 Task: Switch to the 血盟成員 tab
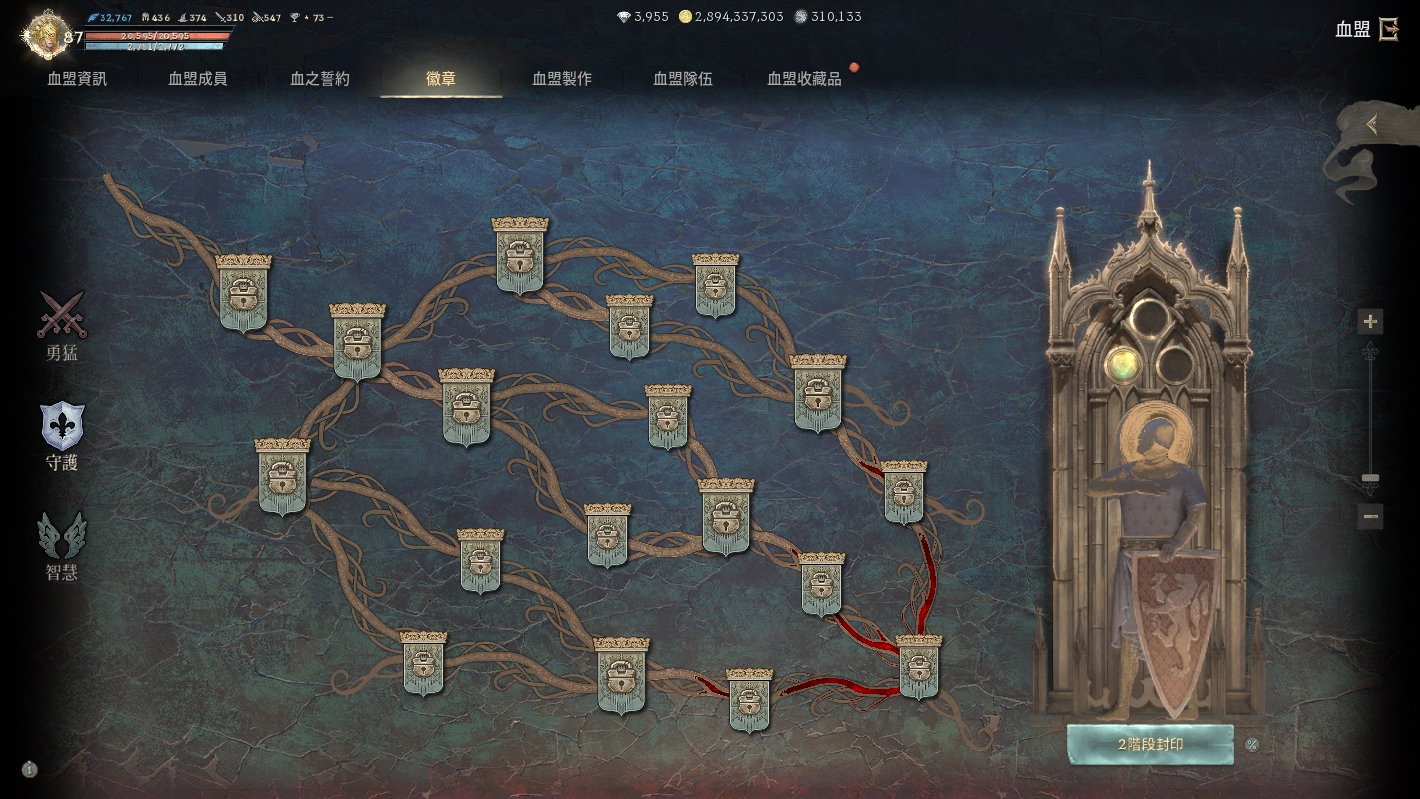(x=198, y=79)
